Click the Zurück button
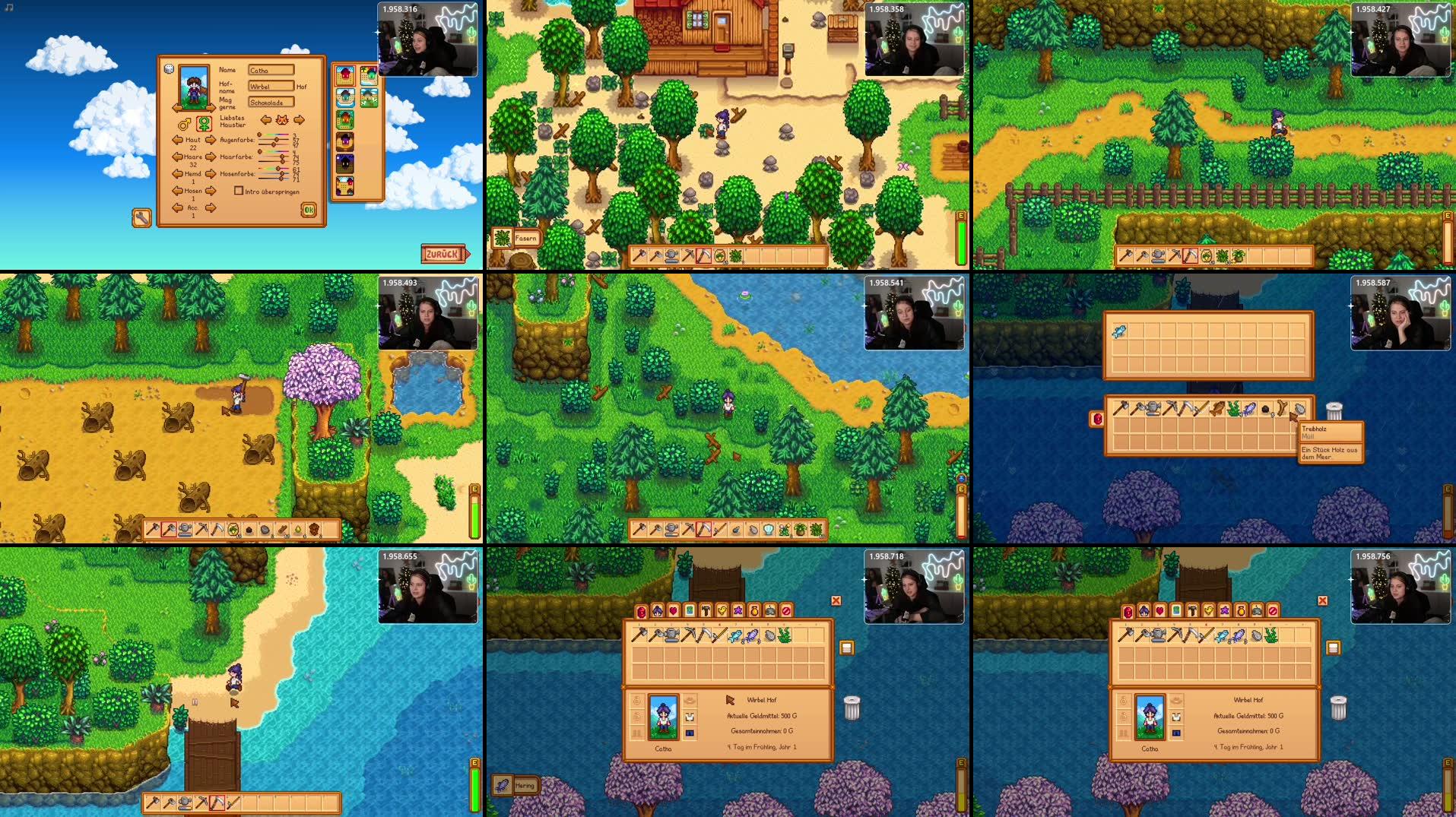The image size is (1456, 817). click(x=443, y=254)
